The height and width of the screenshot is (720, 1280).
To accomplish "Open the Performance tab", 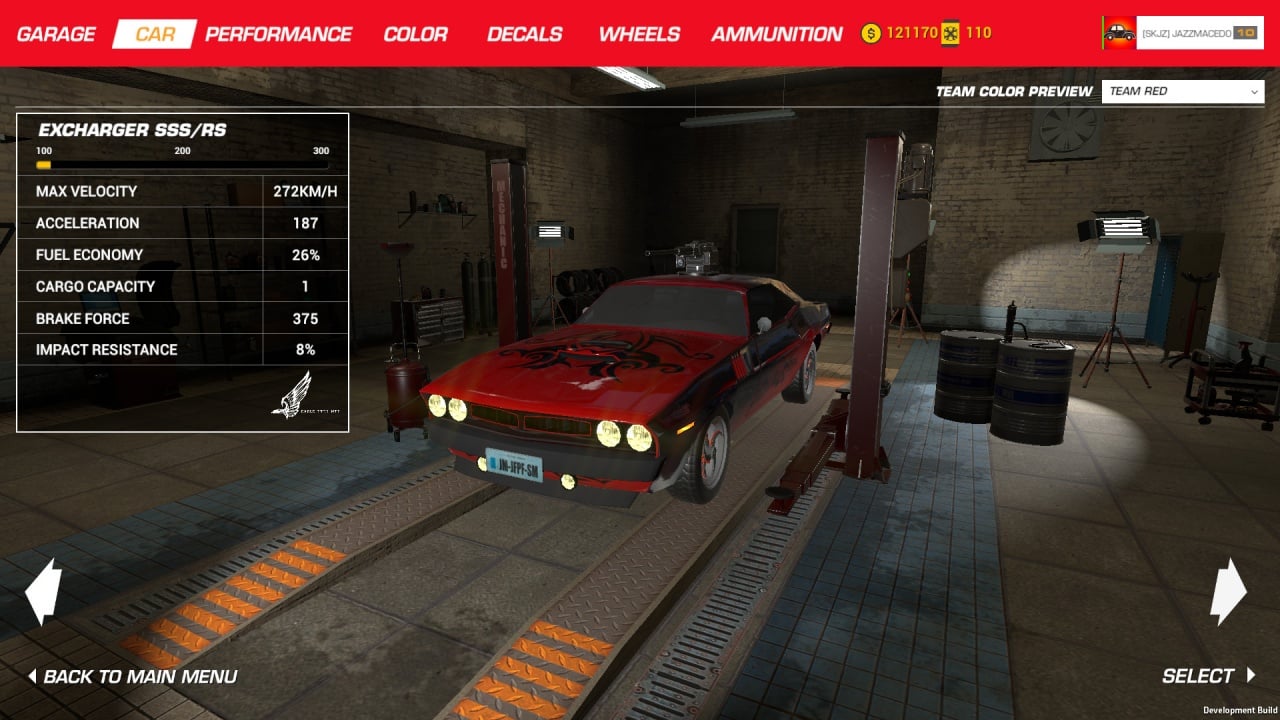I will (278, 34).
